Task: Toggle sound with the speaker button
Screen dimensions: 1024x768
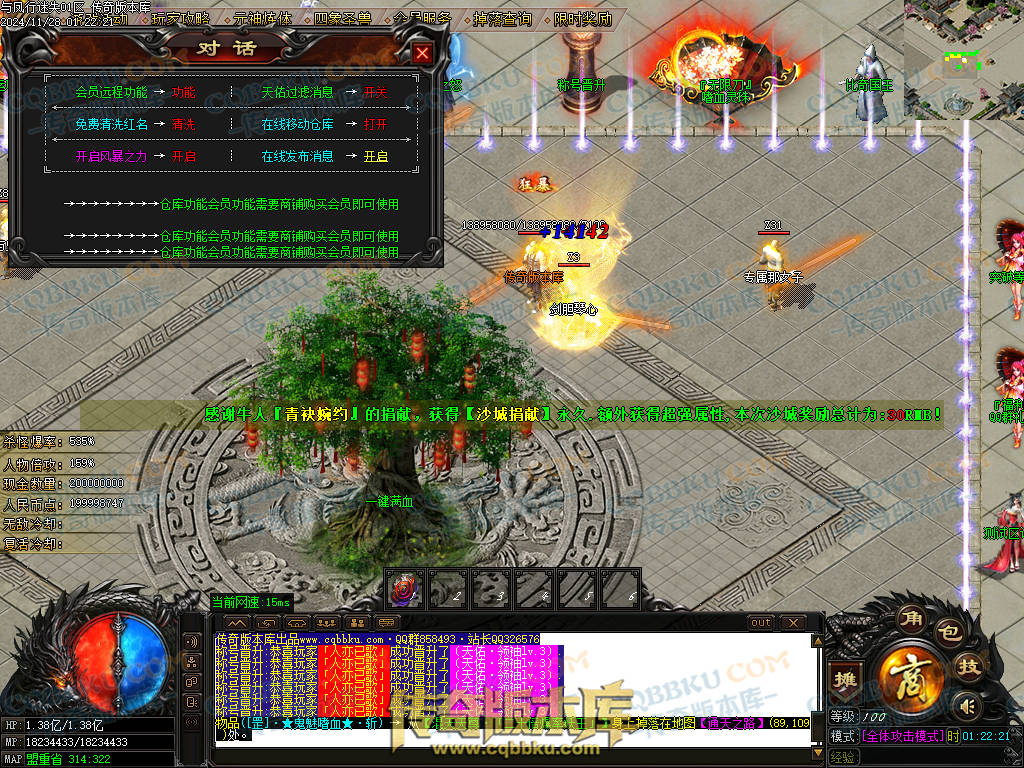Action: [965, 707]
